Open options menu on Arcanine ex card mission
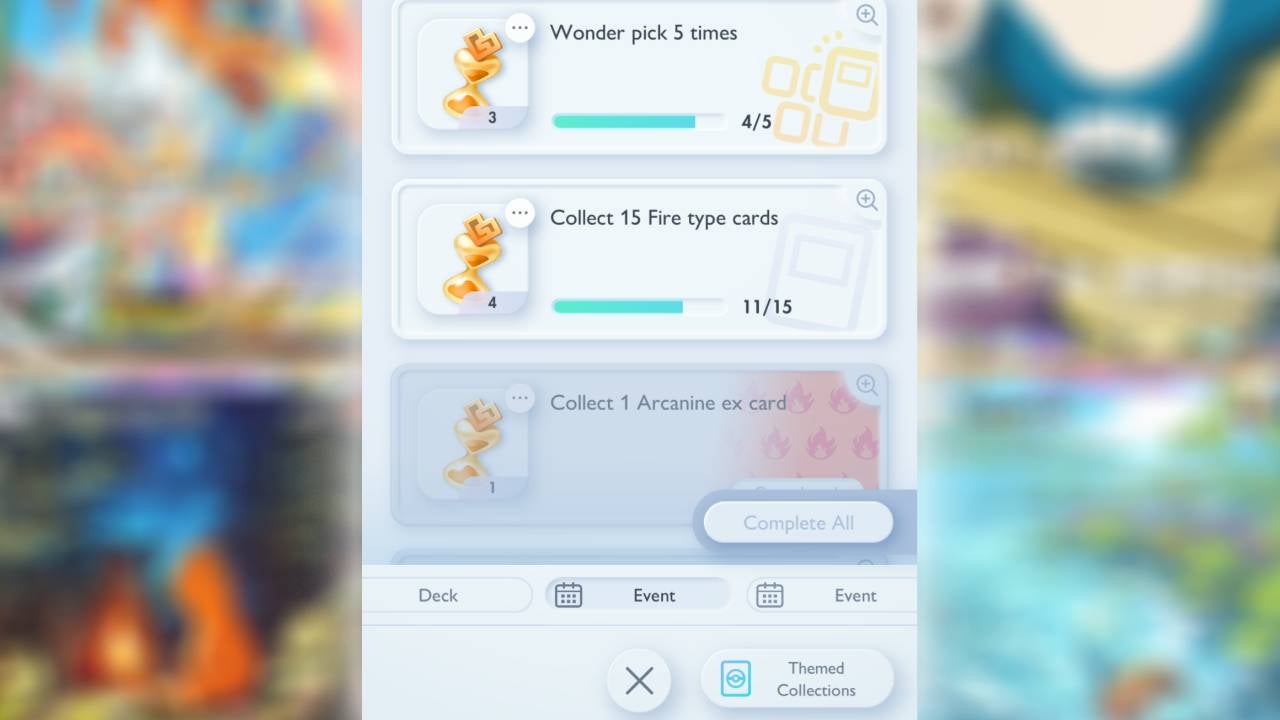The width and height of the screenshot is (1280, 720). [519, 398]
